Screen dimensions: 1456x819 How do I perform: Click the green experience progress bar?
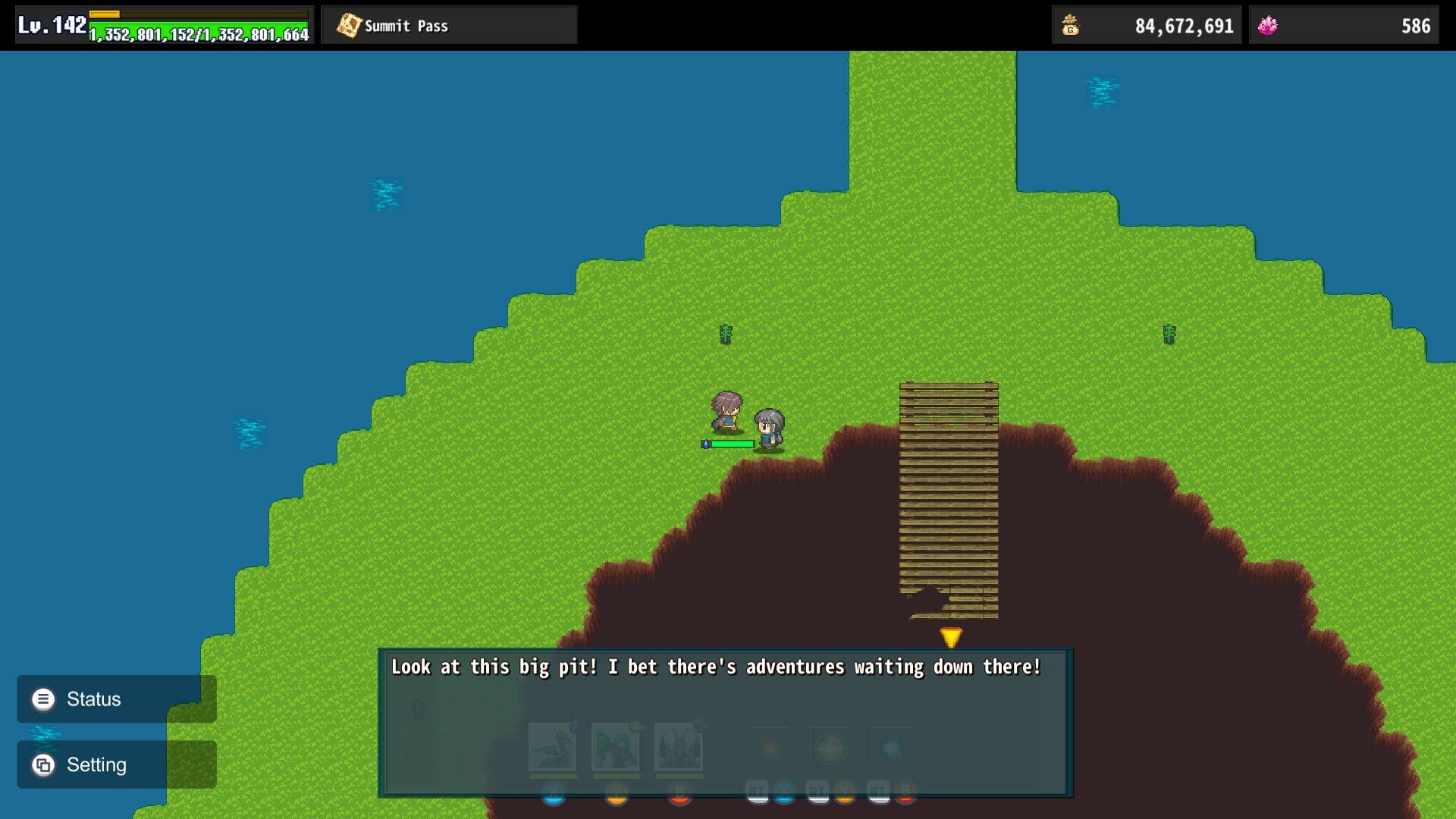[x=197, y=32]
